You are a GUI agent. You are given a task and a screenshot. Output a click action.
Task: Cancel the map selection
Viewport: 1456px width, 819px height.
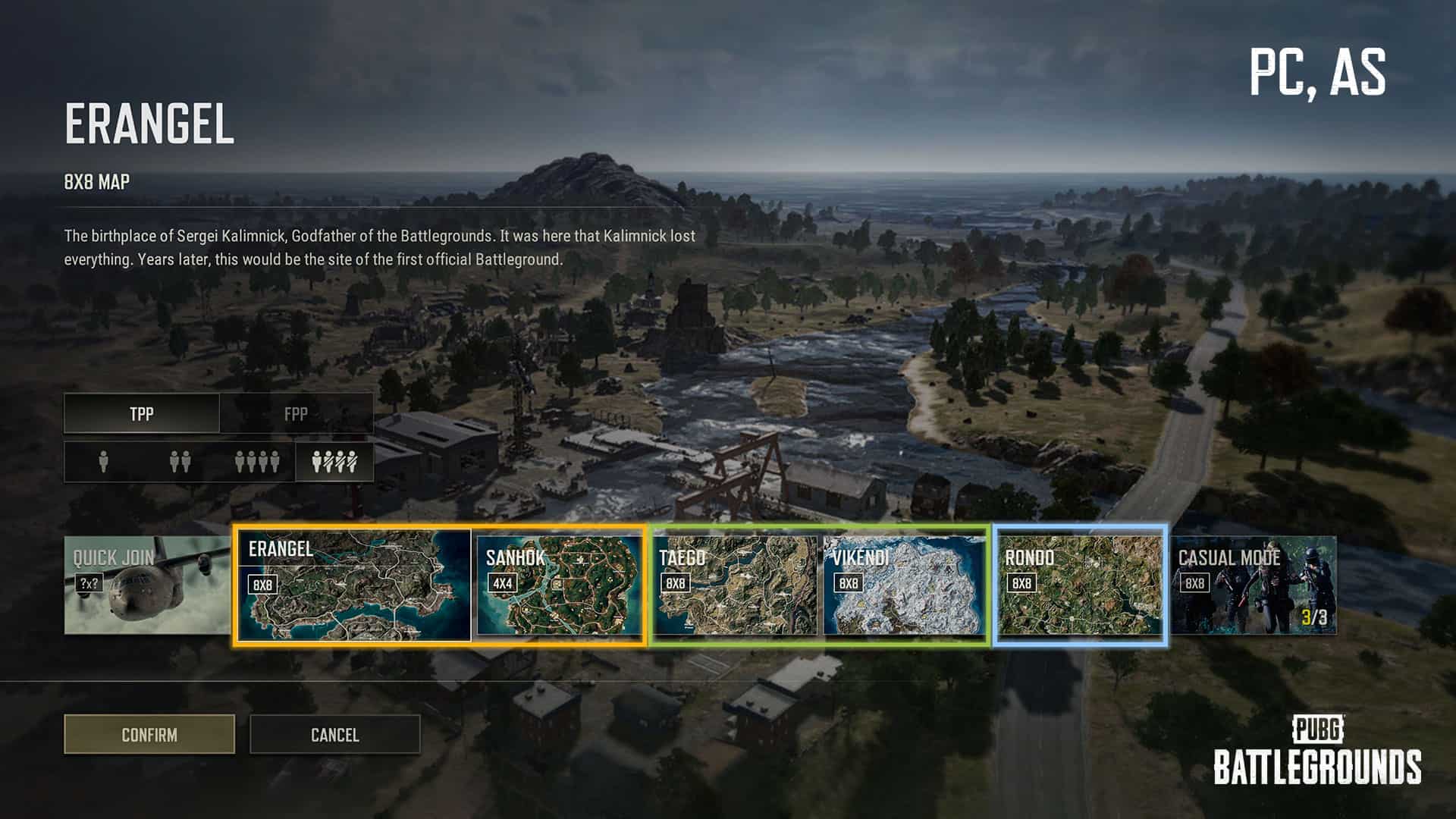coord(334,734)
